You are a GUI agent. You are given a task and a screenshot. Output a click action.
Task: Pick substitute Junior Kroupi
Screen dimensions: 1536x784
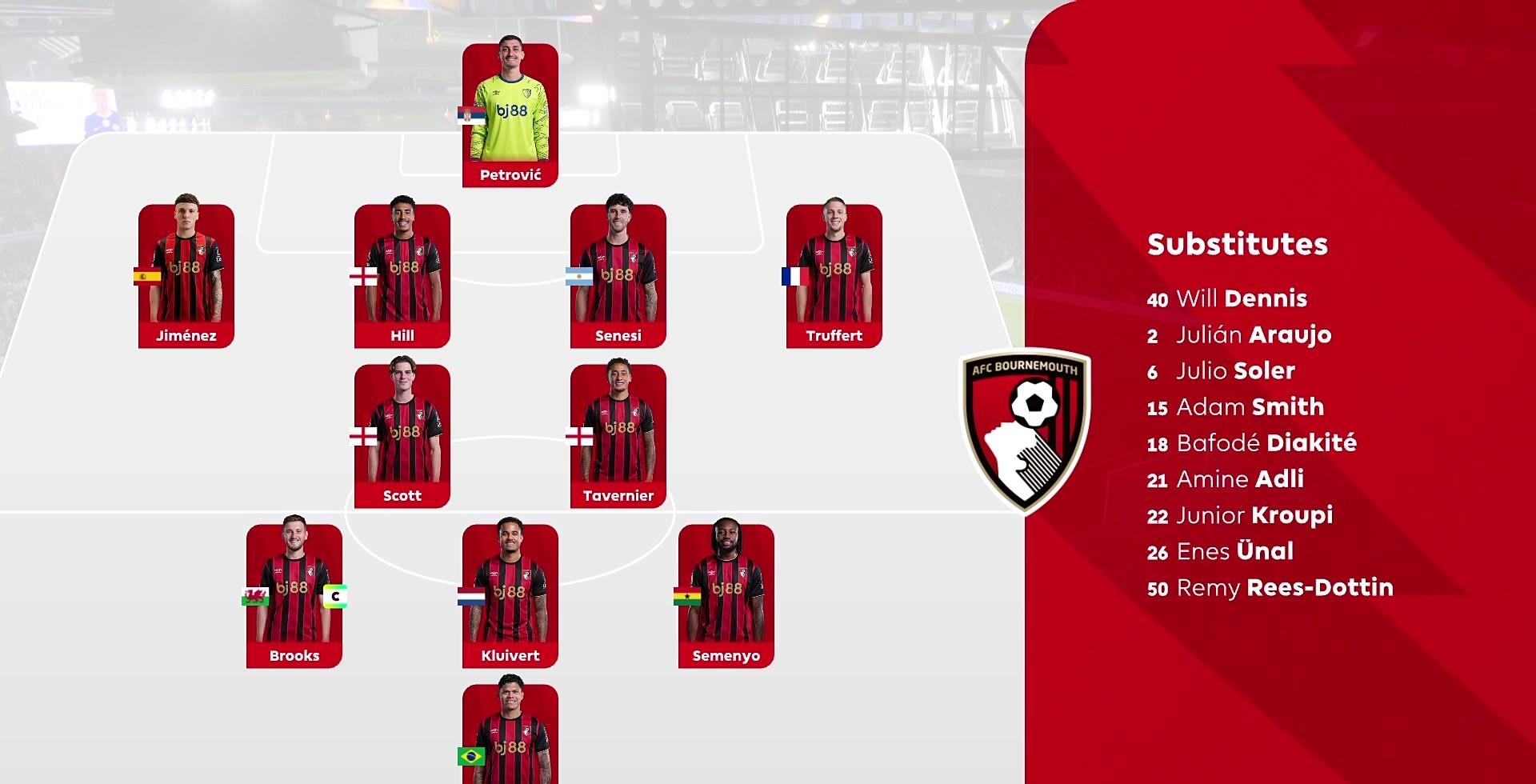pos(1239,515)
